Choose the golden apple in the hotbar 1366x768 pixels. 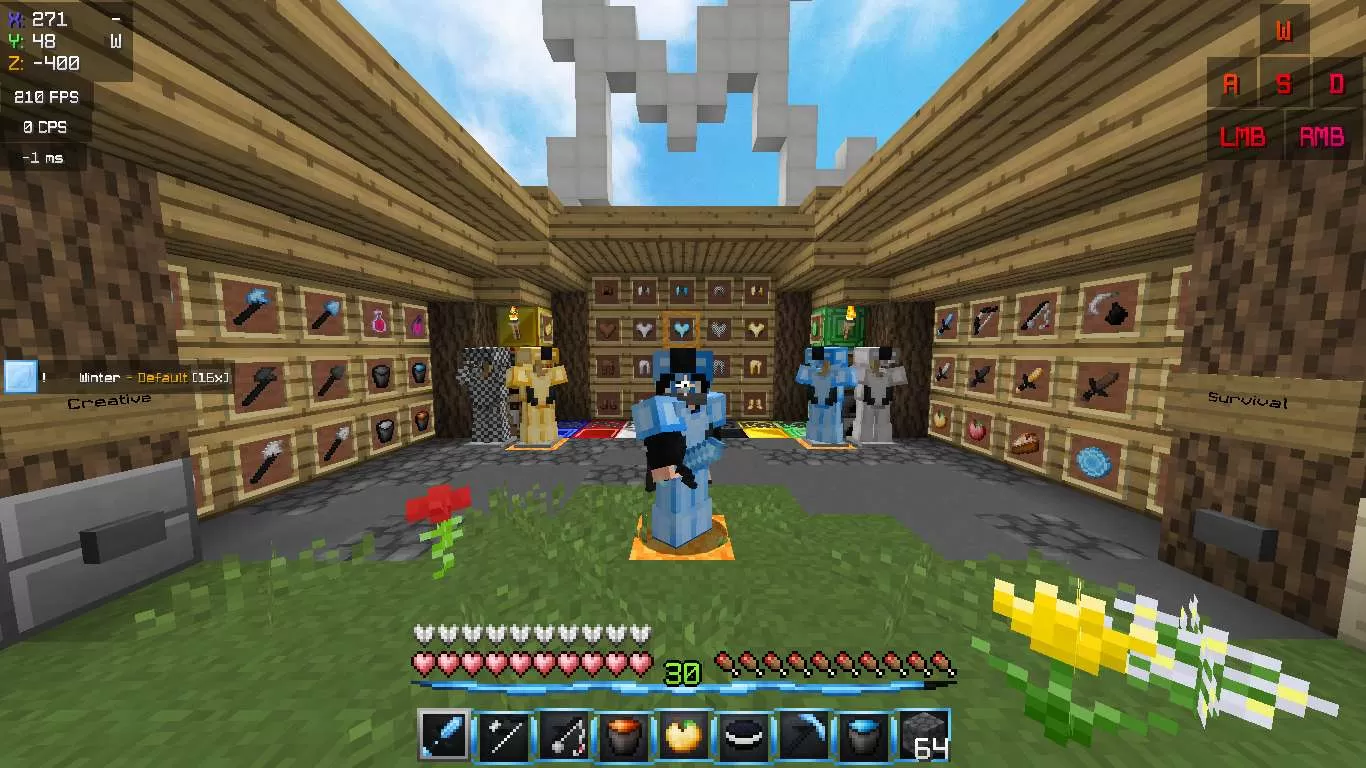(x=683, y=737)
